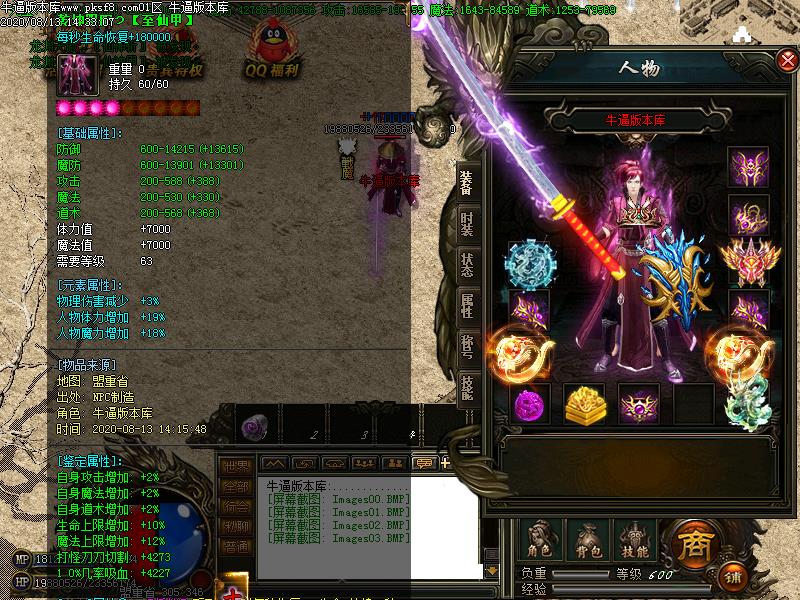Click the purple orb in hotbar slot 1
The image size is (800, 600).
coord(254,427)
